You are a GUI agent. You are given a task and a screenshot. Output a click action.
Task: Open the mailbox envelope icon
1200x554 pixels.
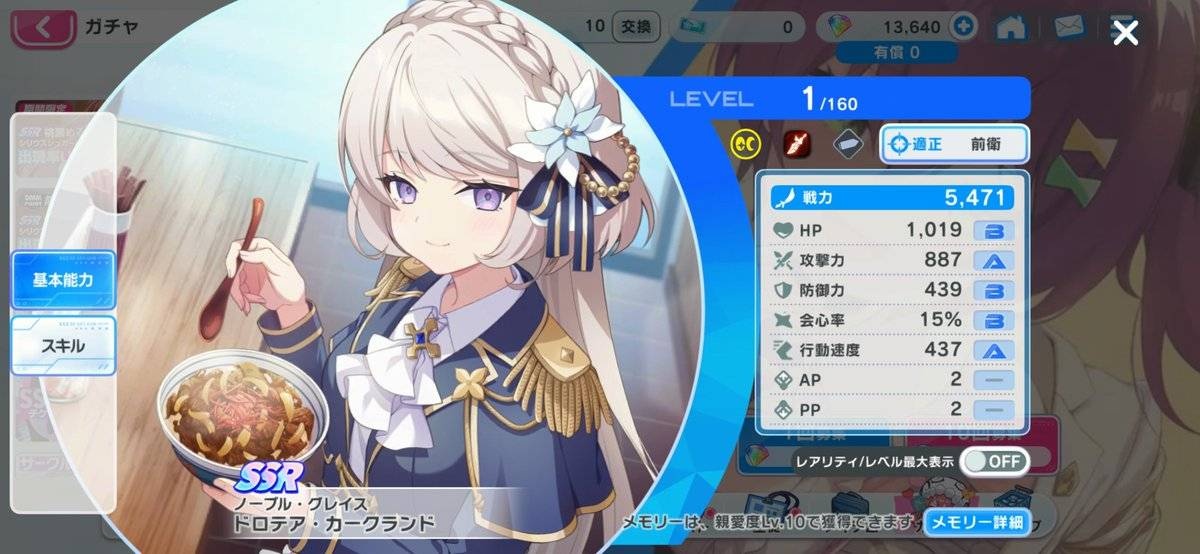pos(1068,27)
